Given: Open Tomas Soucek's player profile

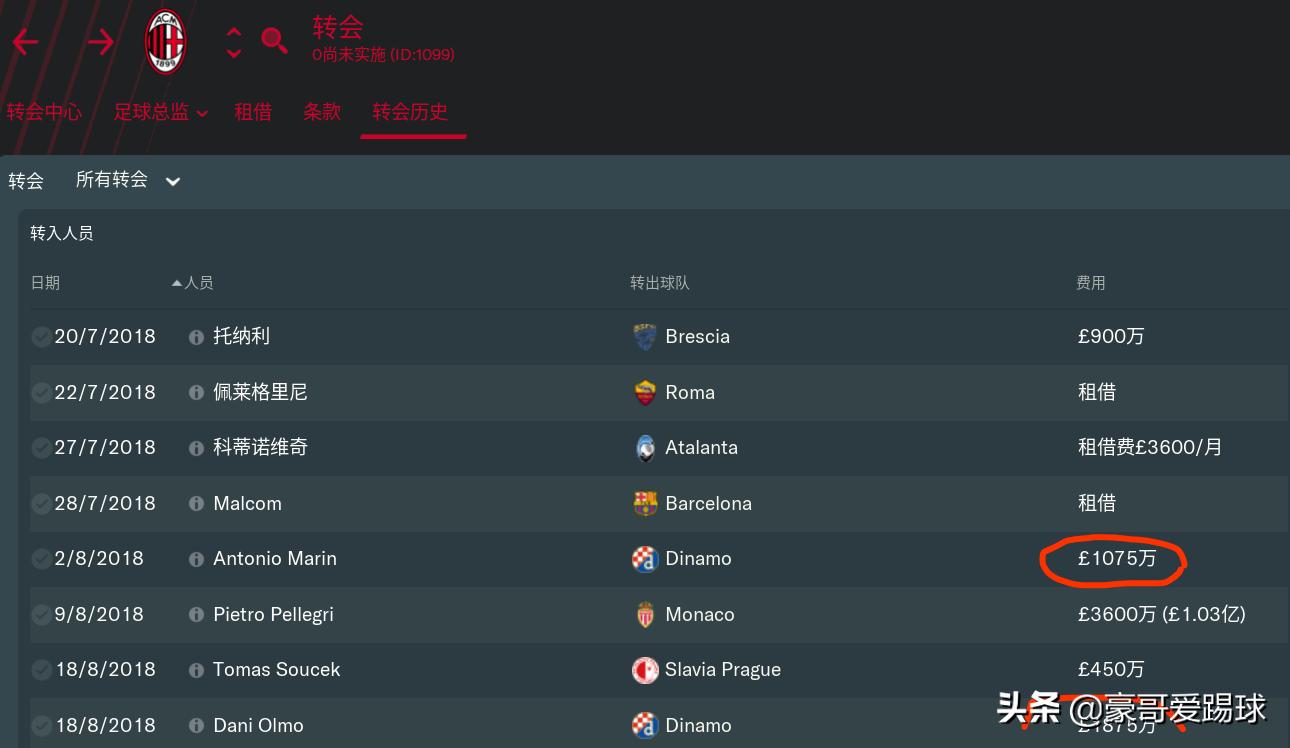Looking at the screenshot, I should coord(276,670).
